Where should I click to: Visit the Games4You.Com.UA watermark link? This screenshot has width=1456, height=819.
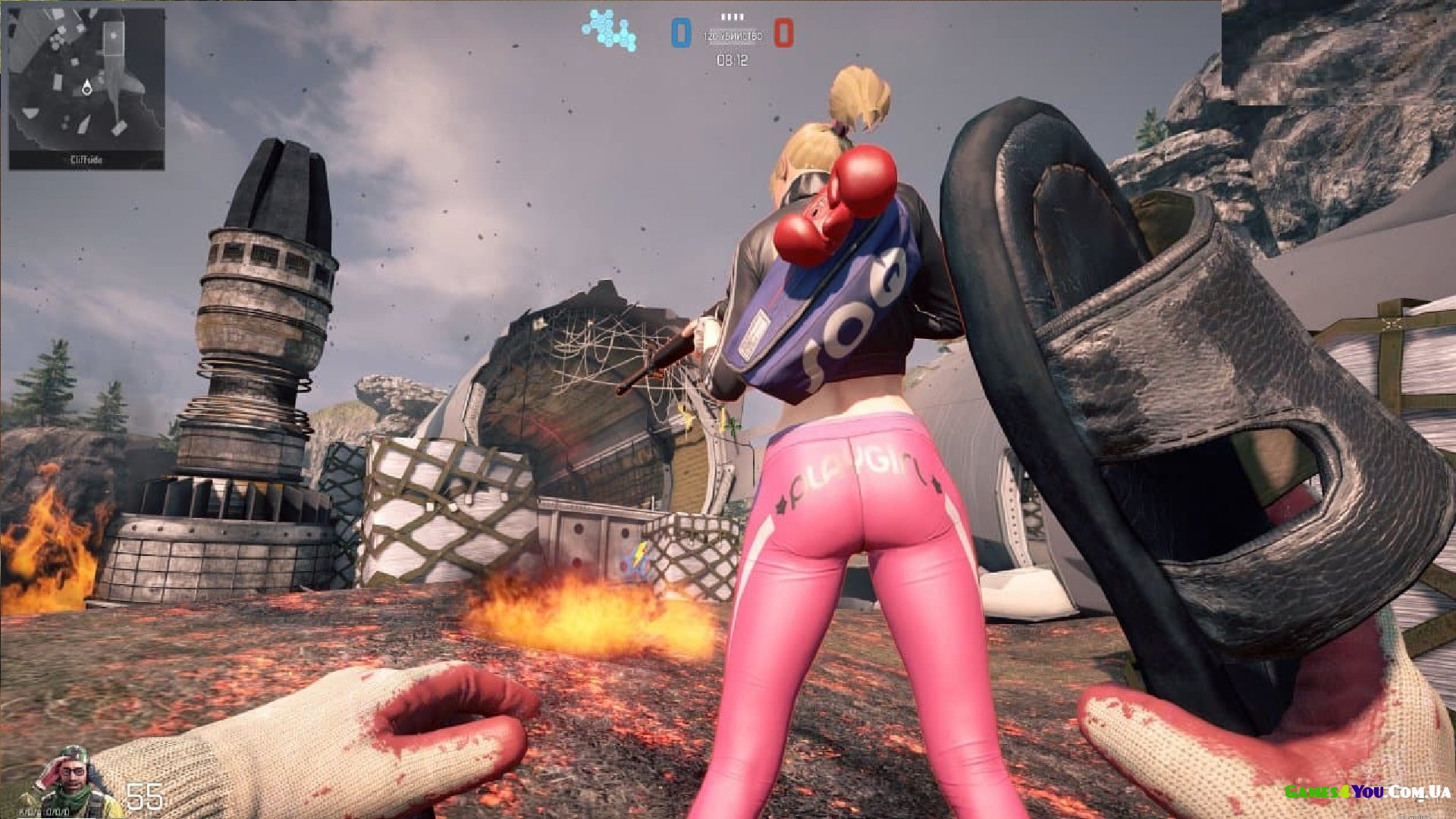[x=1367, y=792]
